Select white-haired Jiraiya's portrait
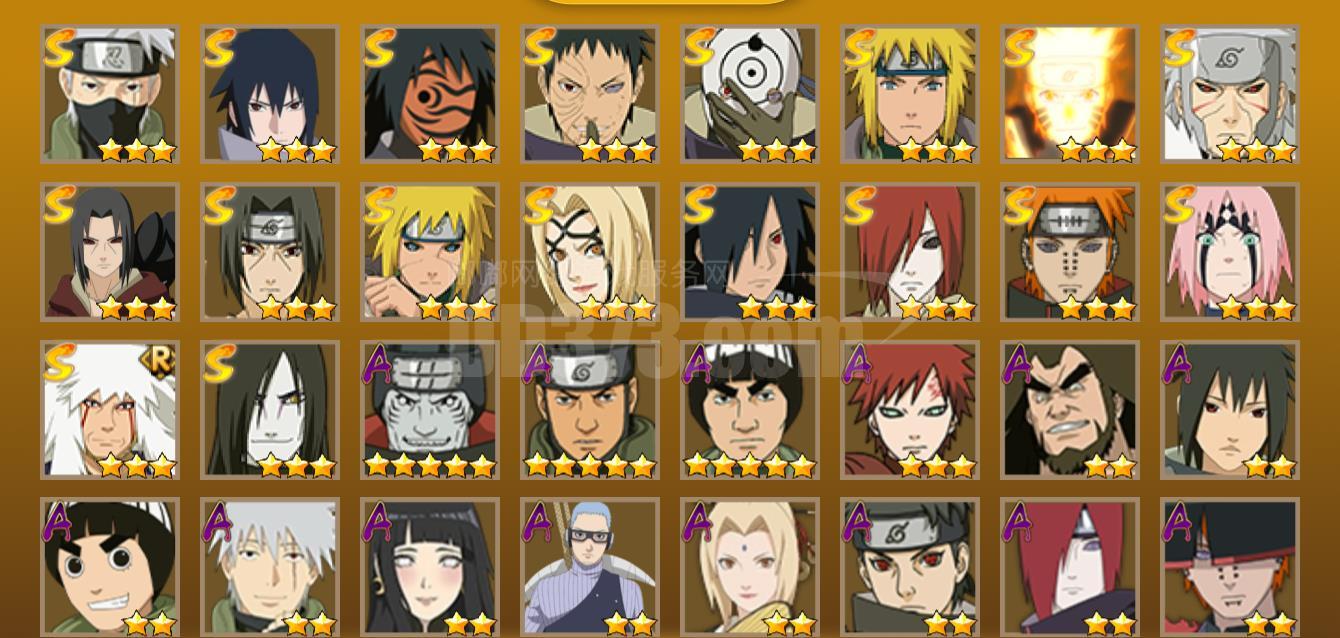This screenshot has width=1340, height=638. click(x=109, y=410)
